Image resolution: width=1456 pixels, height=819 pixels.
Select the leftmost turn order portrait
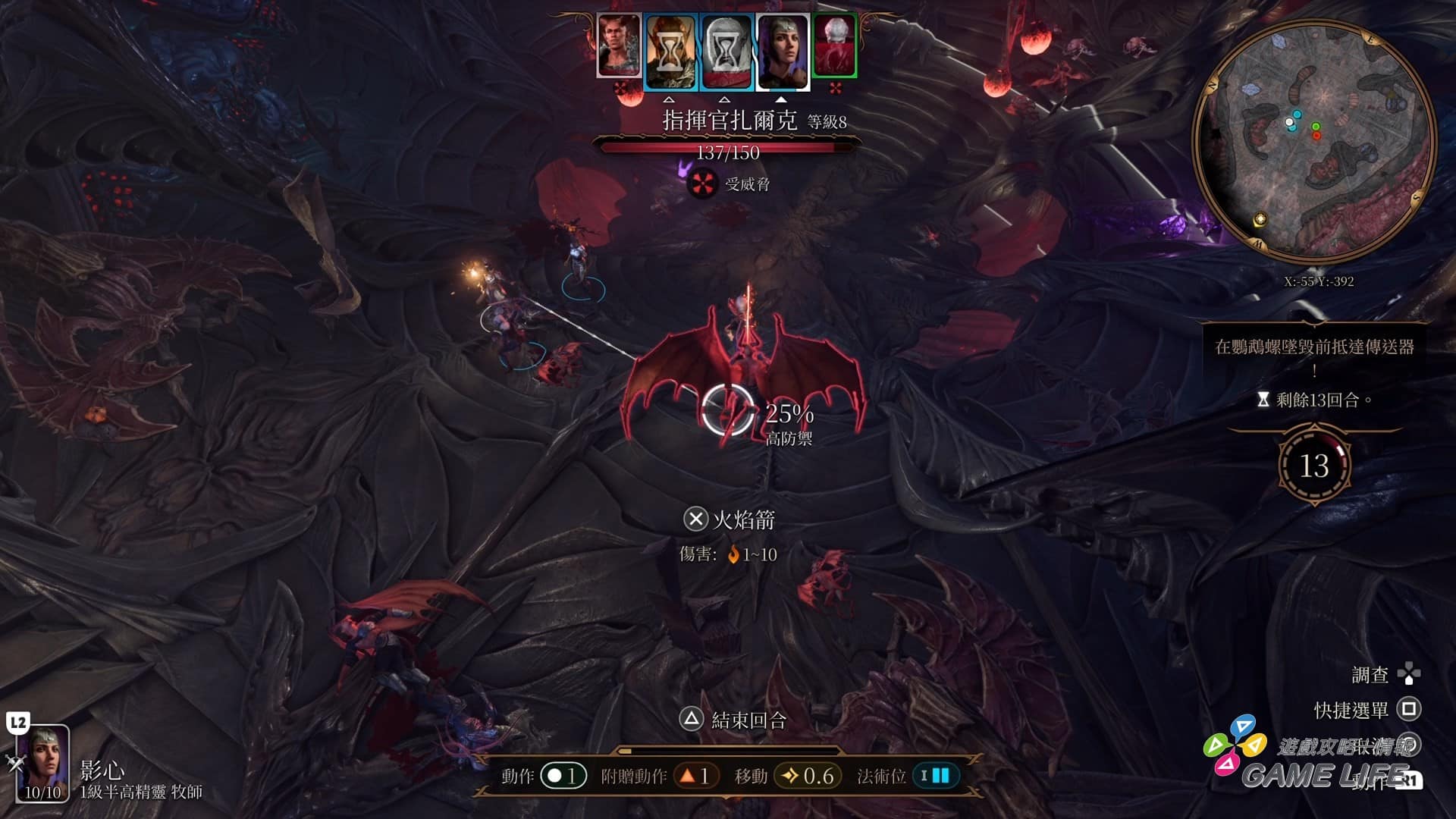(619, 45)
